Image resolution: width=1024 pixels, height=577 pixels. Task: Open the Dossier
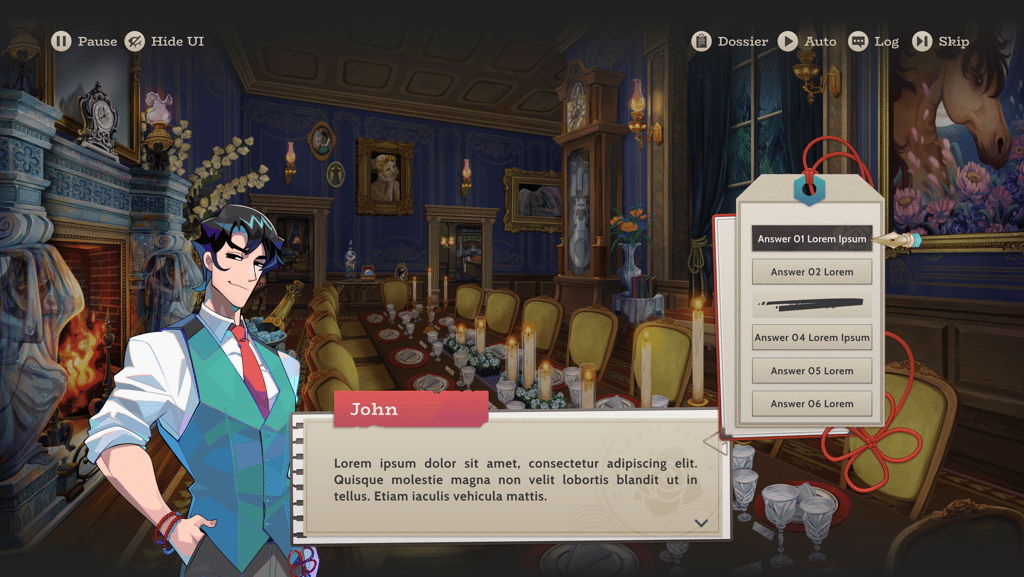point(730,41)
